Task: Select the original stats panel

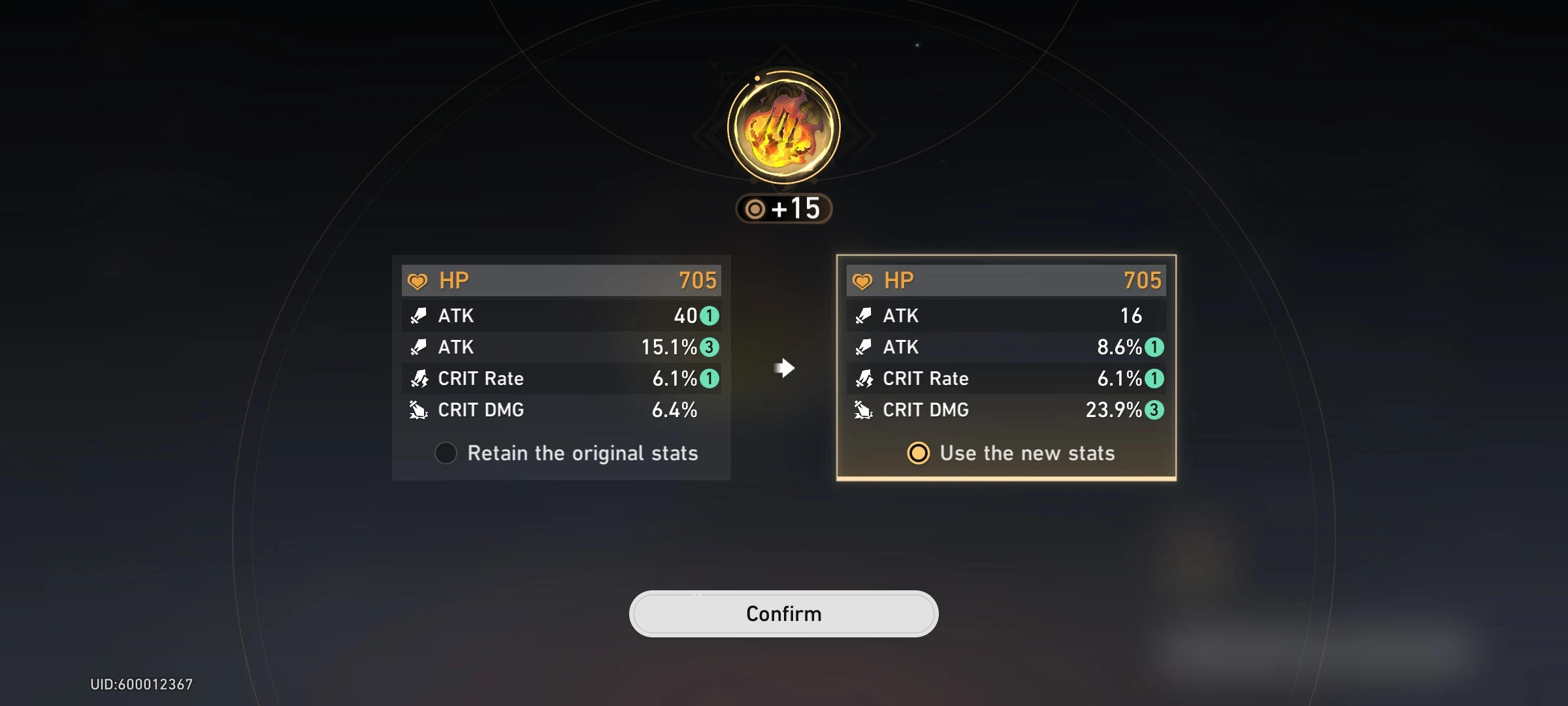Action: click(561, 366)
